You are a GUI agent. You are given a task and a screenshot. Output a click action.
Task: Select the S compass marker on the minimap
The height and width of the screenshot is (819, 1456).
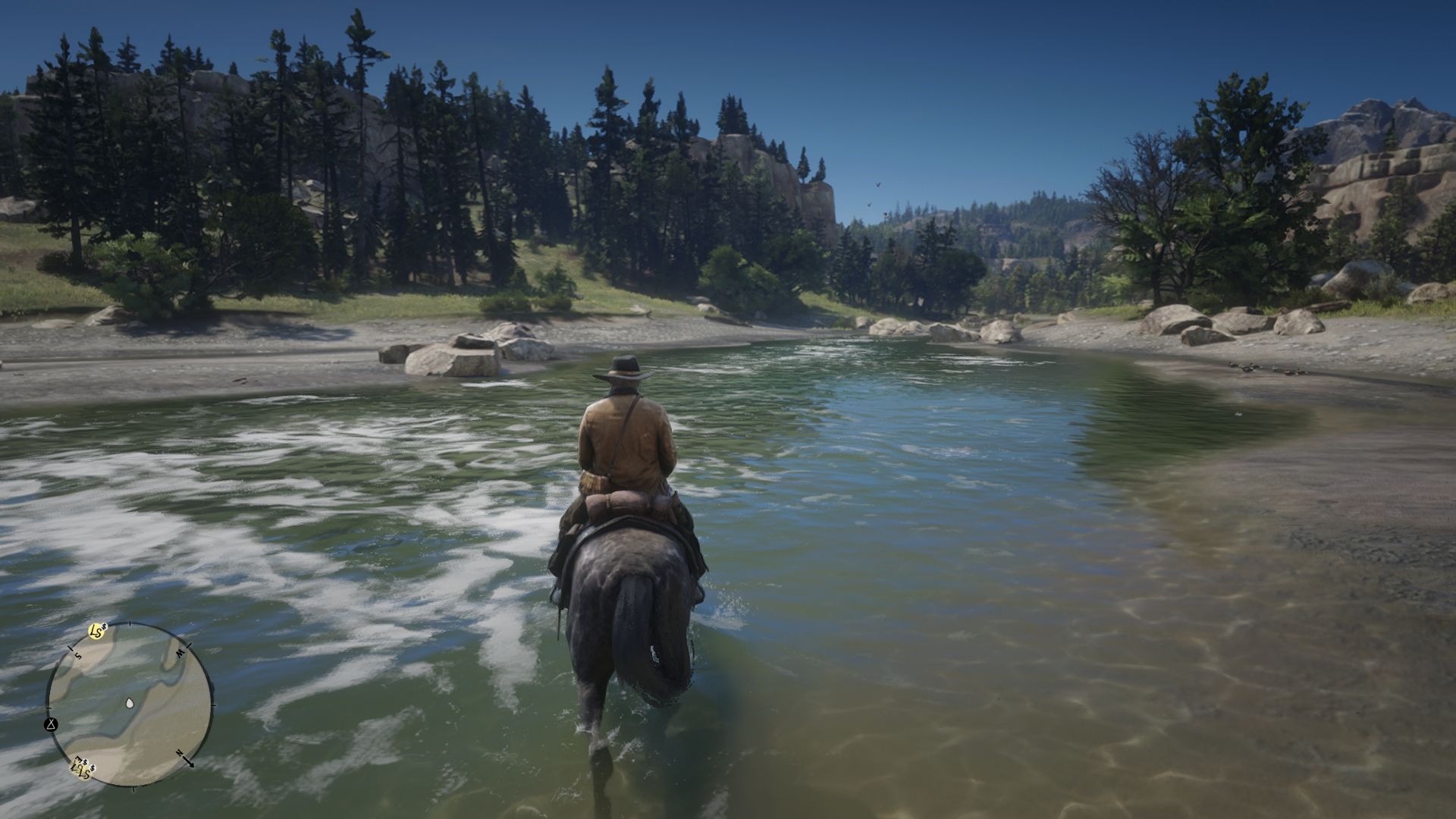pos(79,655)
